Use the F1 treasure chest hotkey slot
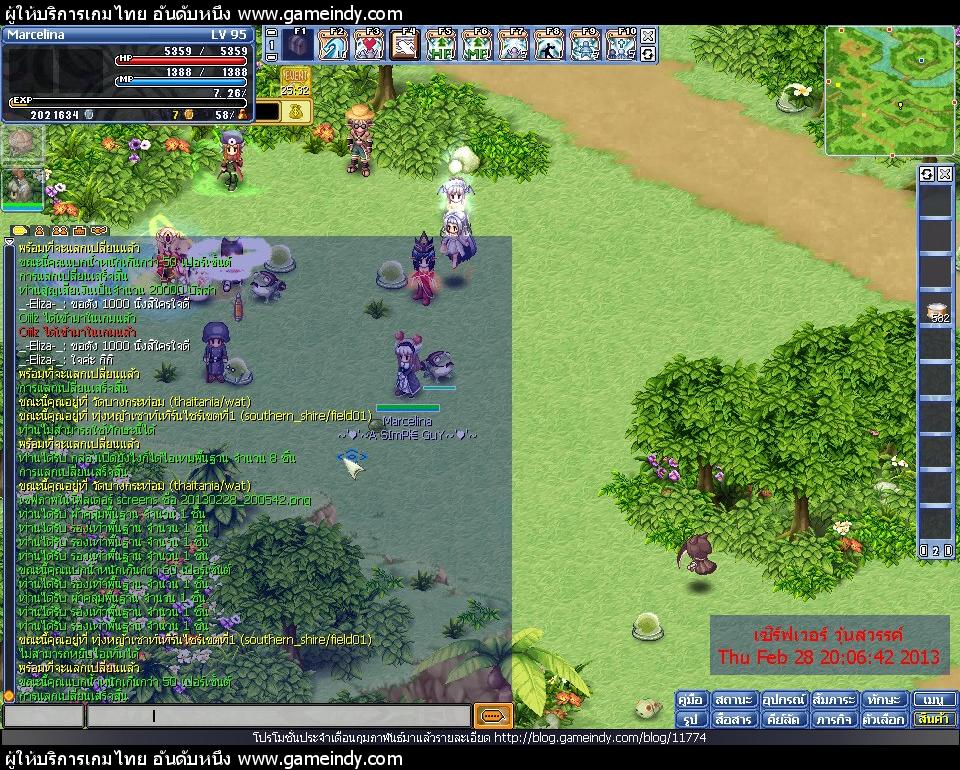The width and height of the screenshot is (960, 770). pyautogui.click(x=297, y=45)
